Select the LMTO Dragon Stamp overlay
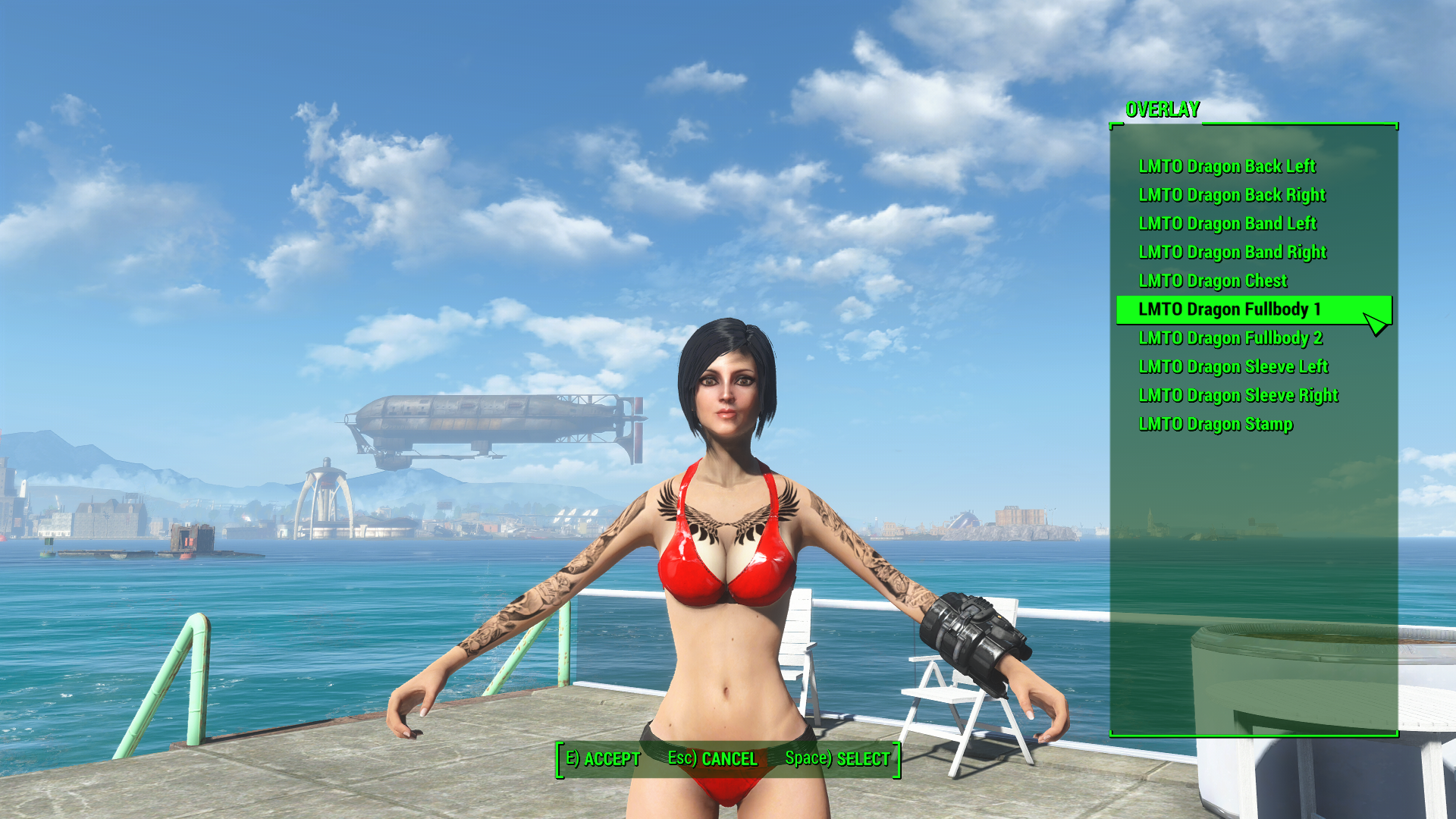 click(x=1214, y=424)
